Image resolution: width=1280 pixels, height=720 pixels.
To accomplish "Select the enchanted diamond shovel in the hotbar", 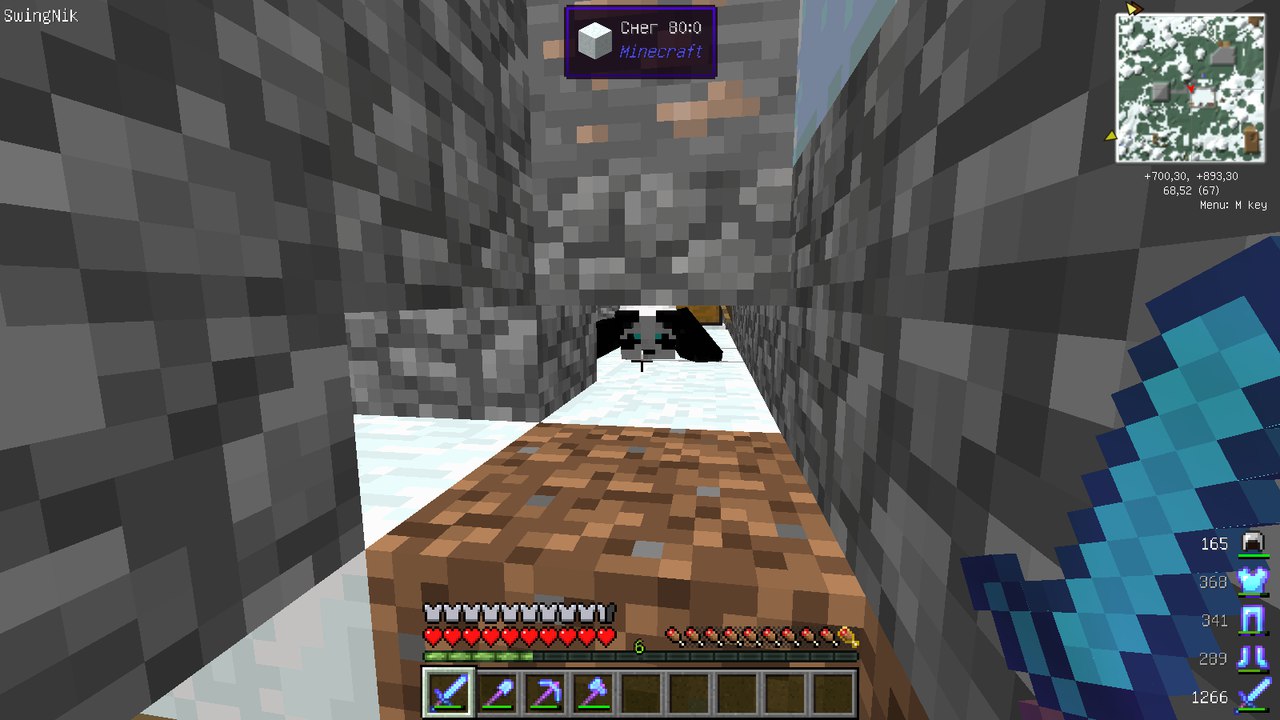I will click(498, 691).
